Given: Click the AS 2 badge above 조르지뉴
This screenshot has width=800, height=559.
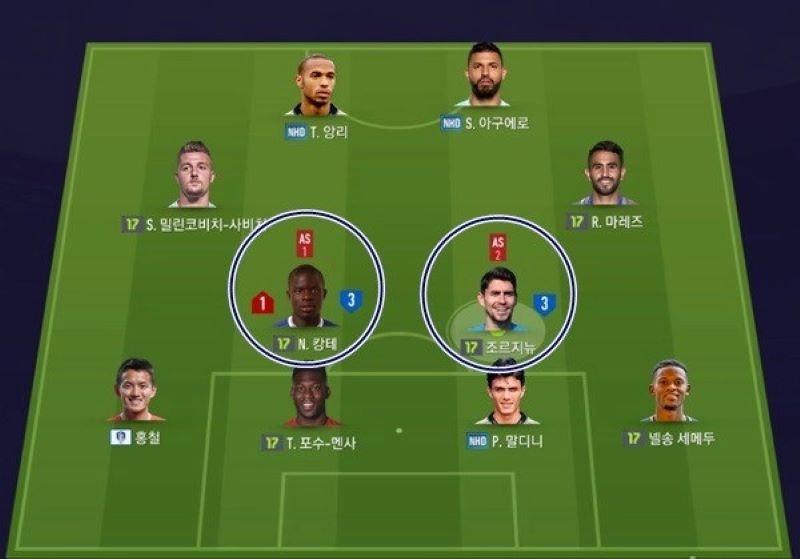Looking at the screenshot, I should (x=497, y=246).
